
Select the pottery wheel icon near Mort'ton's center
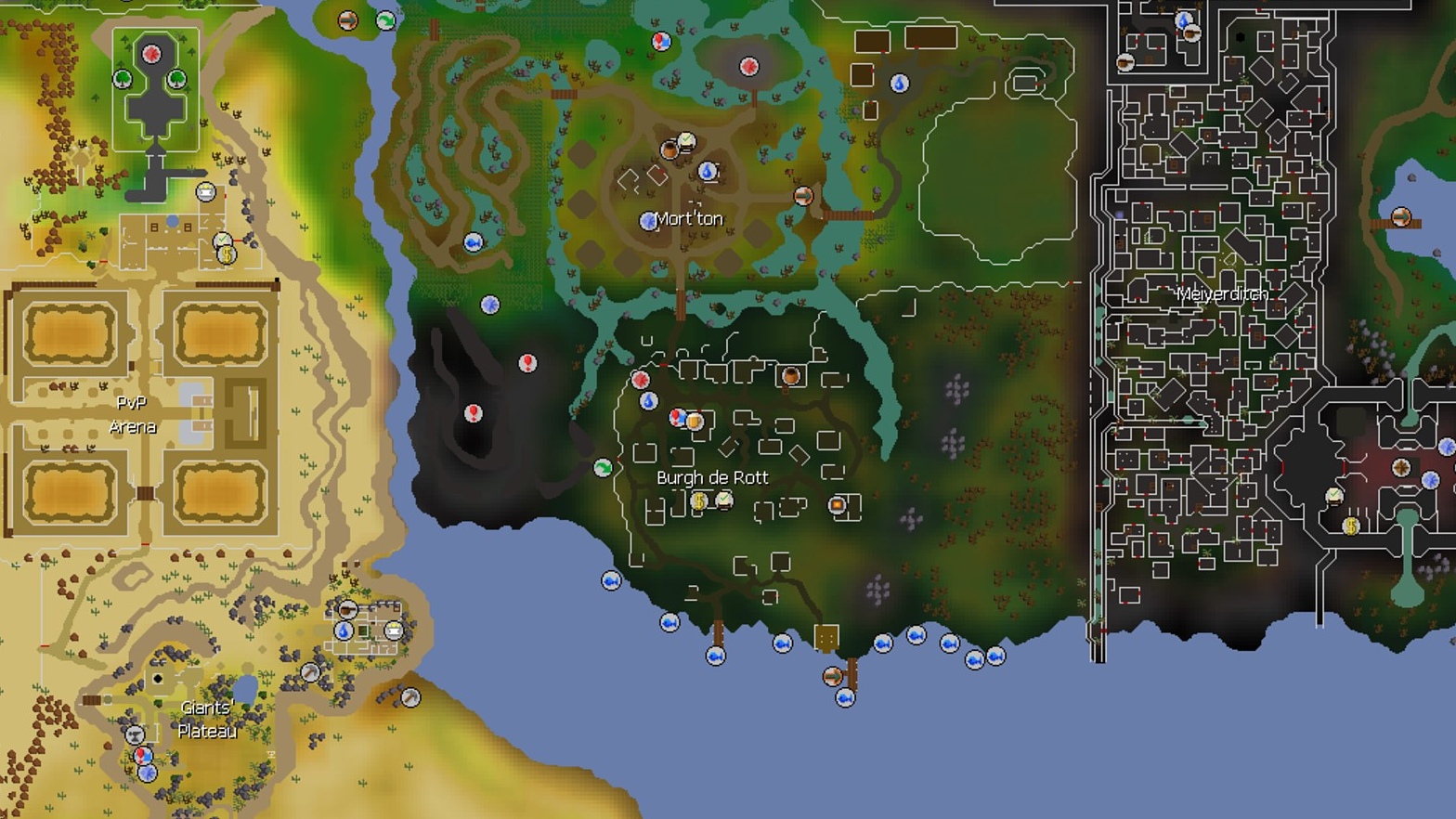pyautogui.click(x=669, y=150)
